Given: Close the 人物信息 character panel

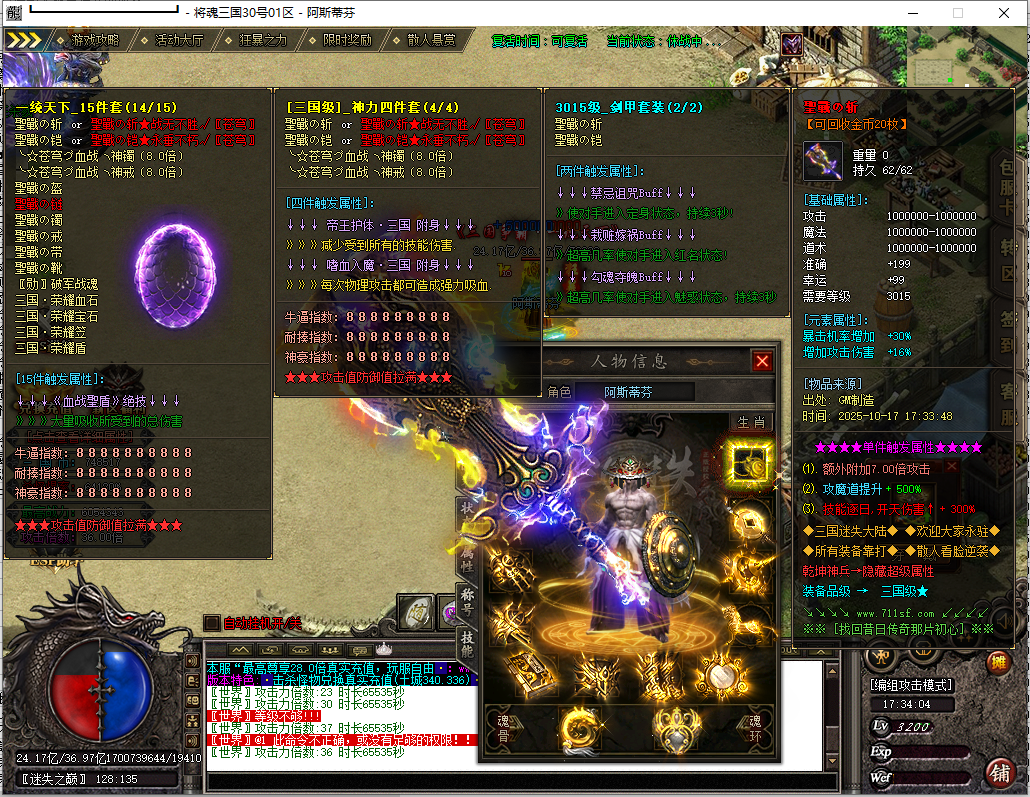Looking at the screenshot, I should [x=762, y=361].
